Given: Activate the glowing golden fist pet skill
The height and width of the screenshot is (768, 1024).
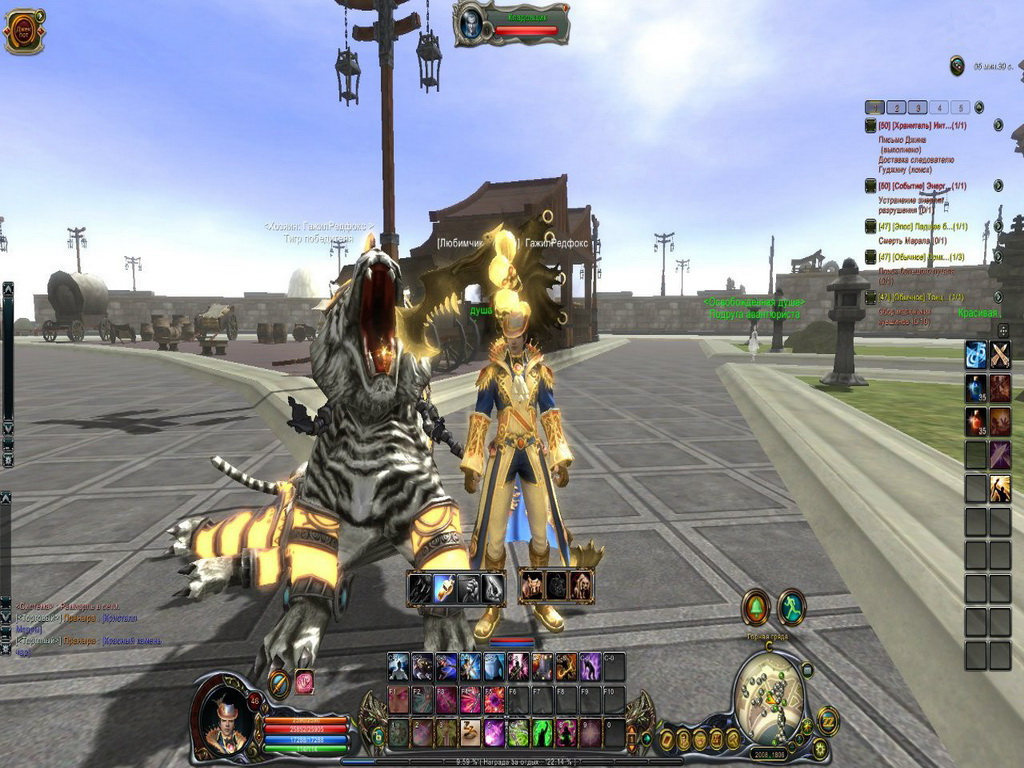Looking at the screenshot, I should point(445,587).
